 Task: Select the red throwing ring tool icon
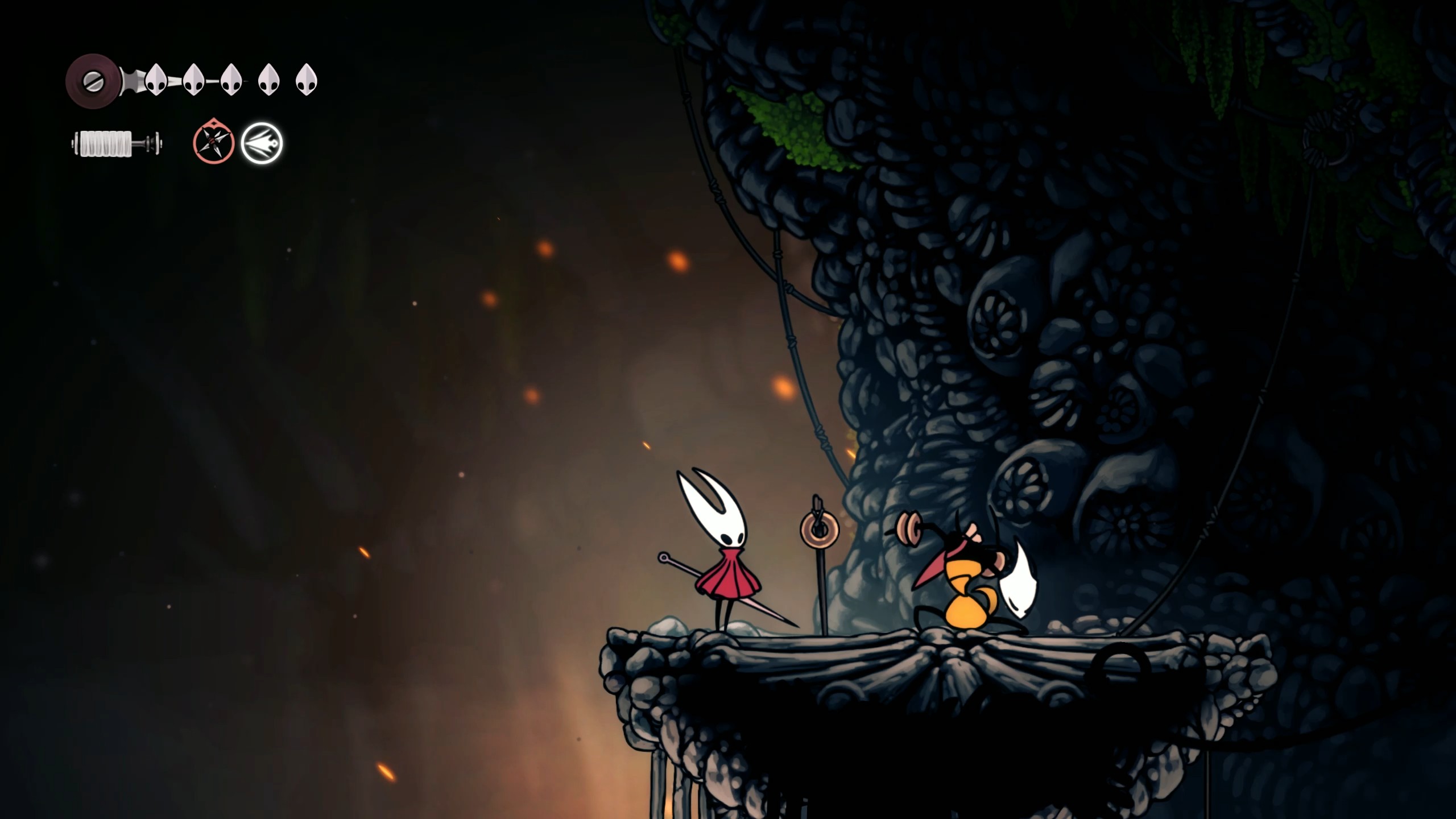pyautogui.click(x=212, y=143)
